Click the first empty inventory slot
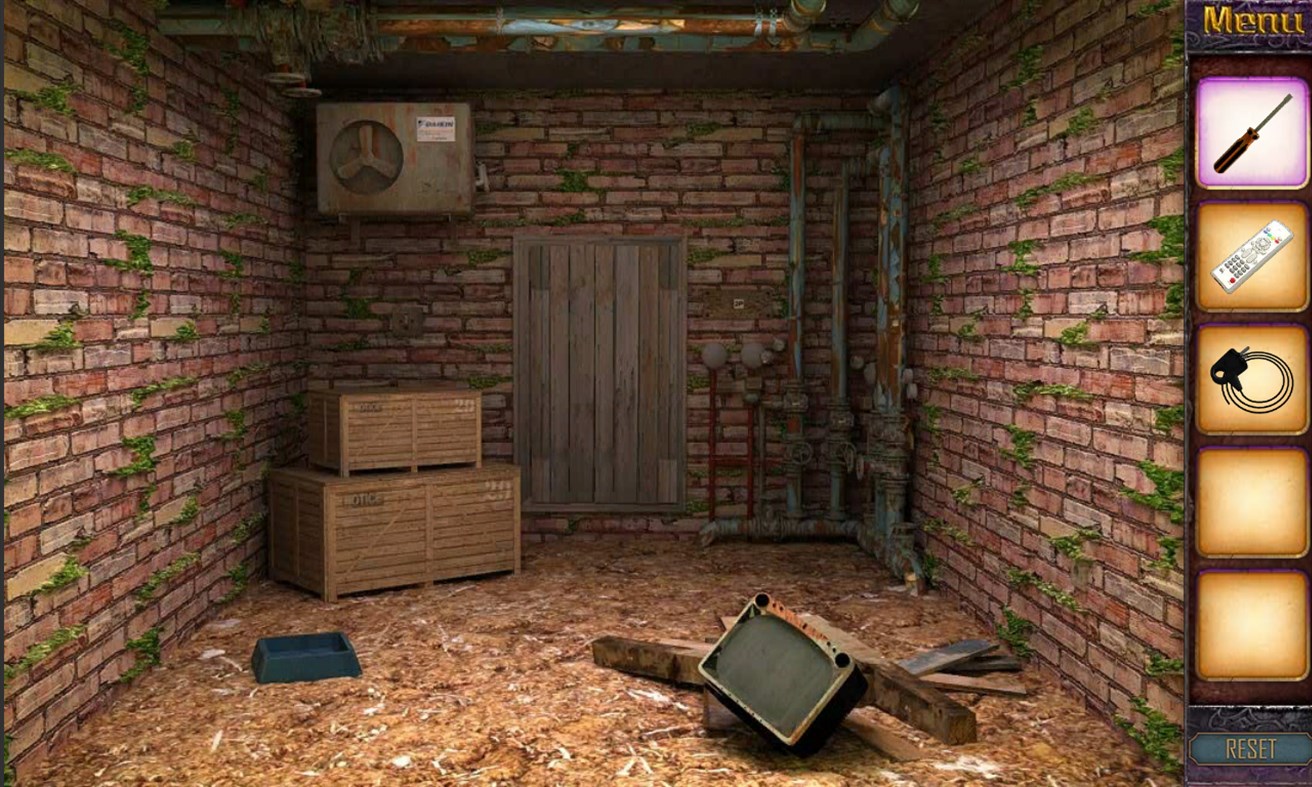The height and width of the screenshot is (787, 1312). (1250, 506)
